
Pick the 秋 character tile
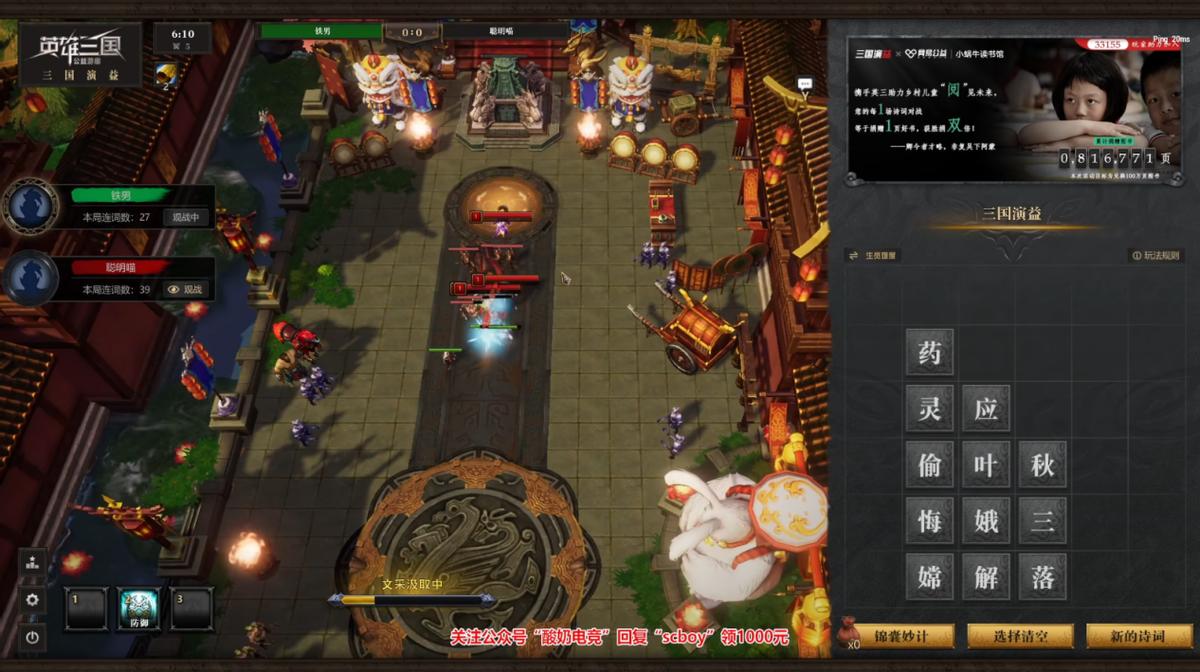tap(1042, 464)
